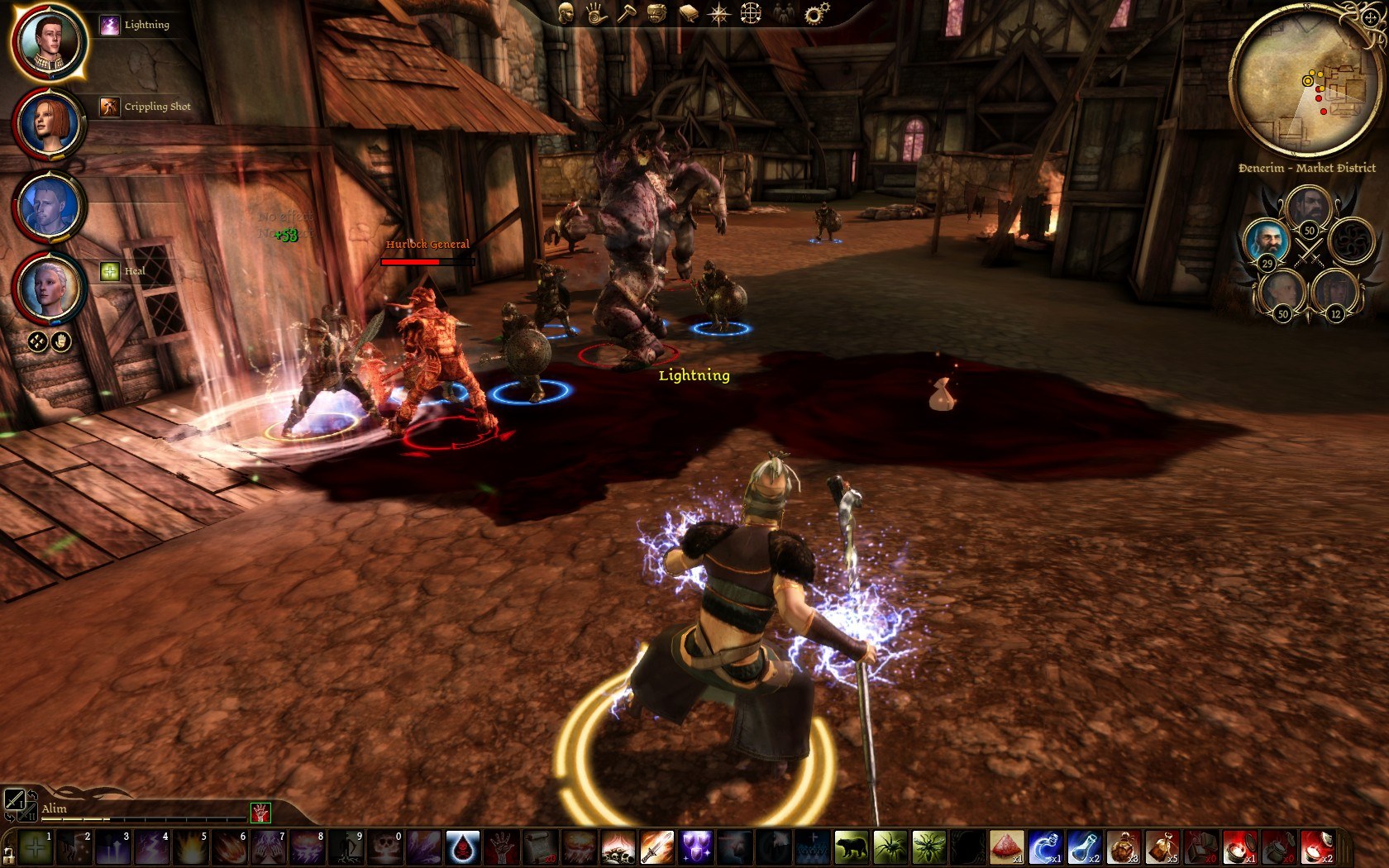This screenshot has width=1389, height=868.
Task: Open the inventory backpack icon
Action: coord(656,13)
